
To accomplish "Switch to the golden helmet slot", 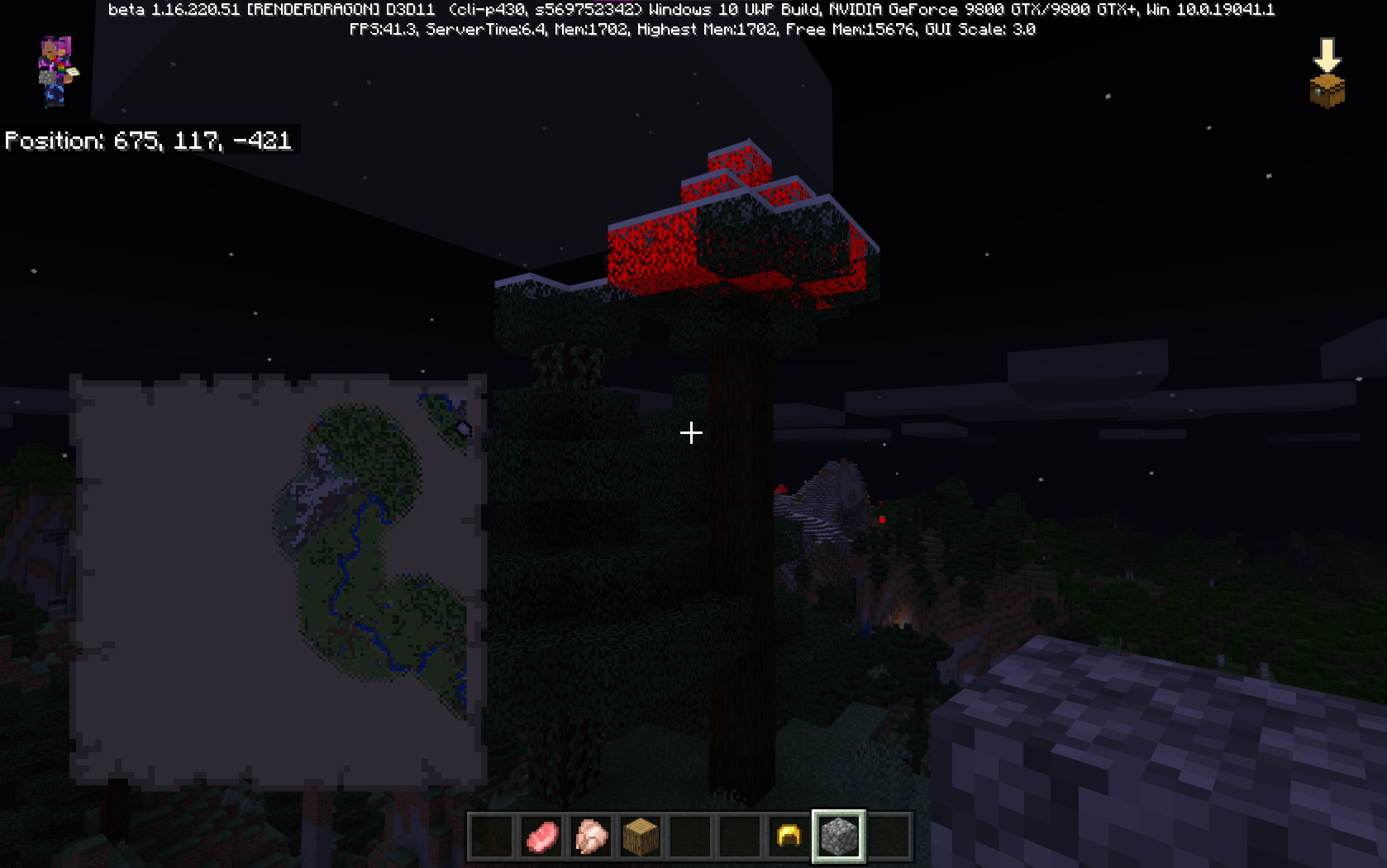I will point(789,837).
